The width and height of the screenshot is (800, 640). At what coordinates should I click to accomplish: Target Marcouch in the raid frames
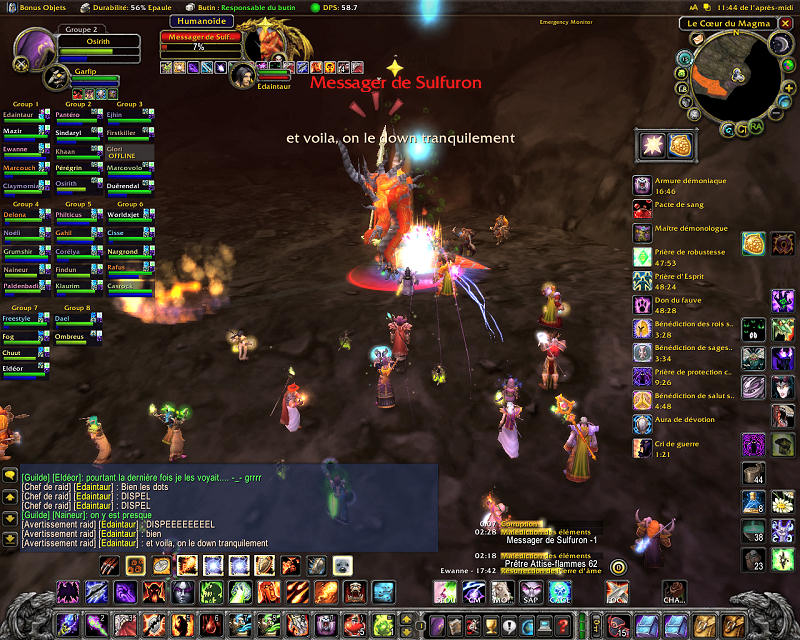[26, 170]
